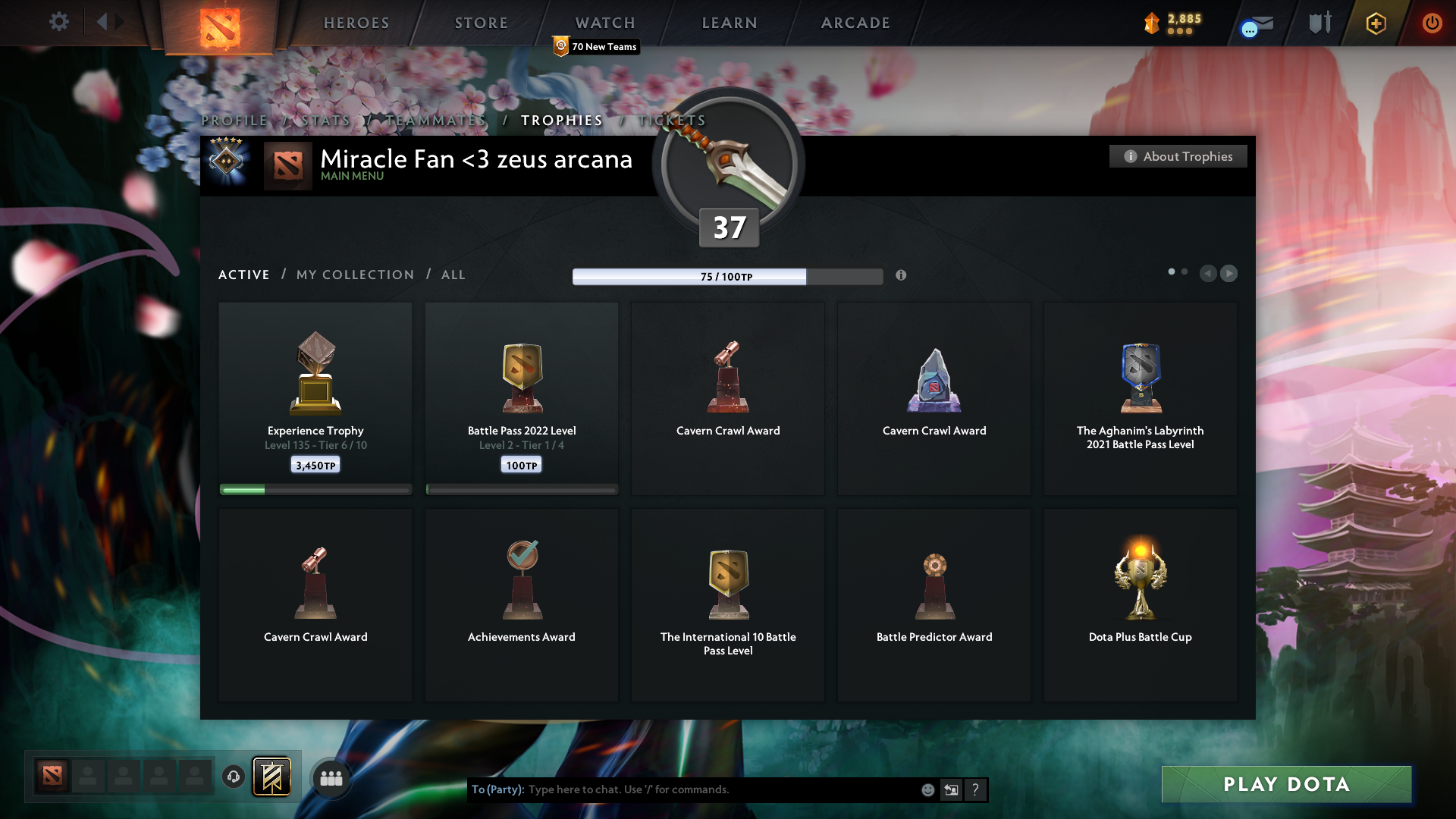Open settings with the gear icon
1456x819 pixels.
pos(59,23)
